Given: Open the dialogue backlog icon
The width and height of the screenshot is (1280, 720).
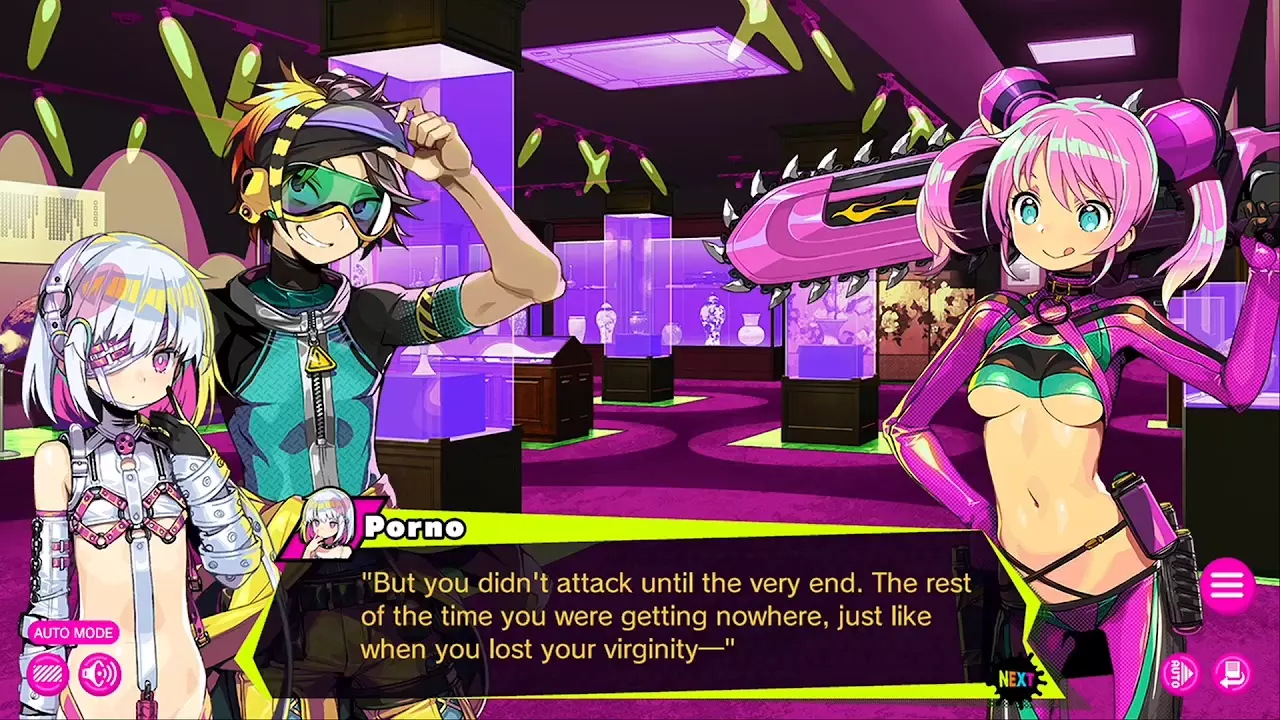Looking at the screenshot, I should (x=1232, y=672).
